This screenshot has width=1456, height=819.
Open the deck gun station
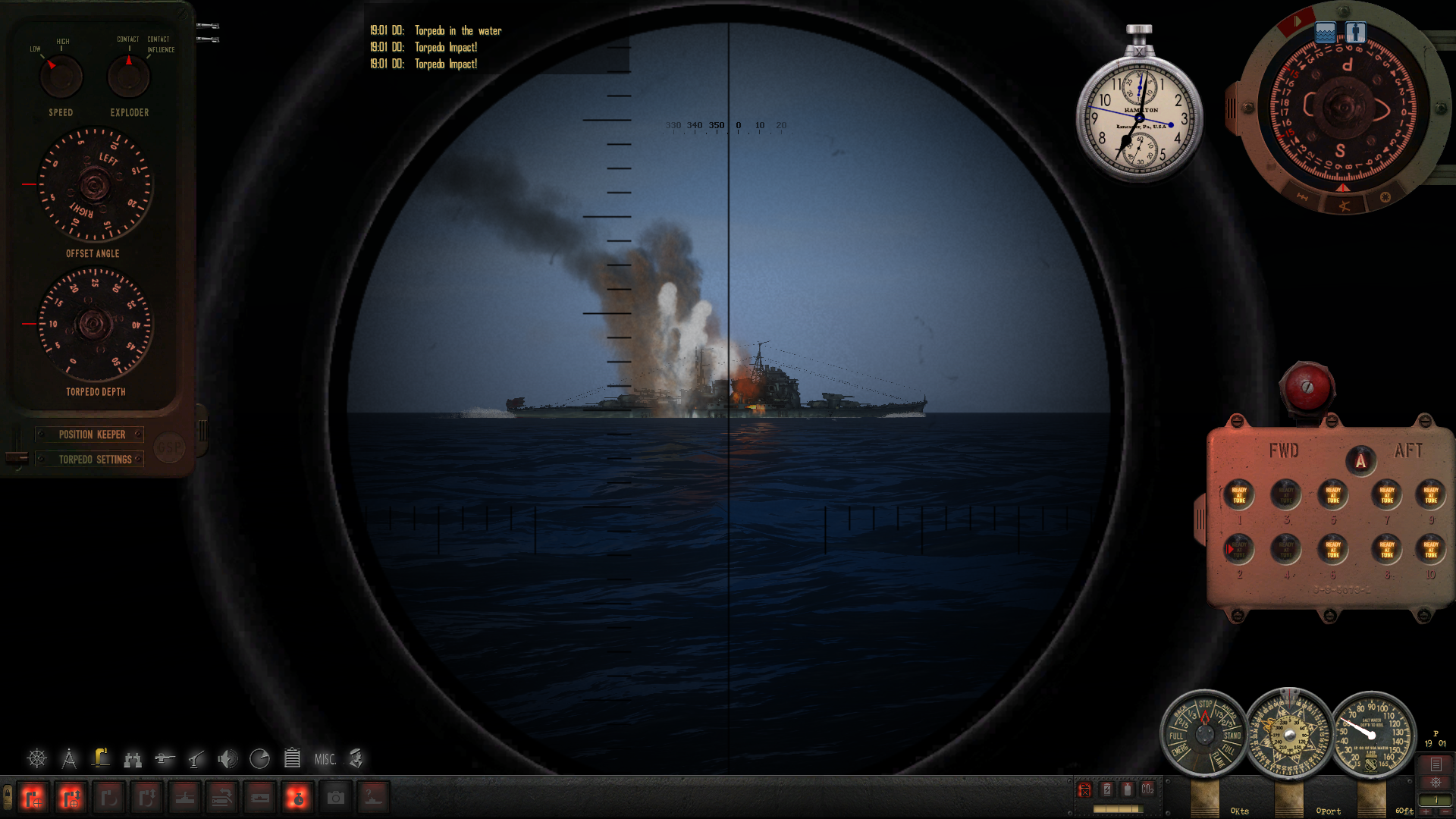165,758
